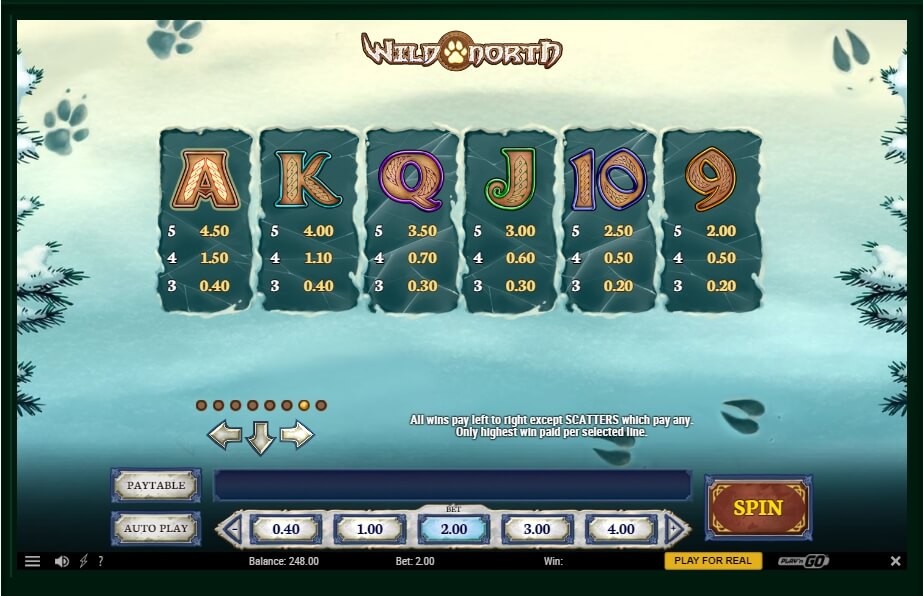Spin the reels with the SPIN button

point(758,507)
